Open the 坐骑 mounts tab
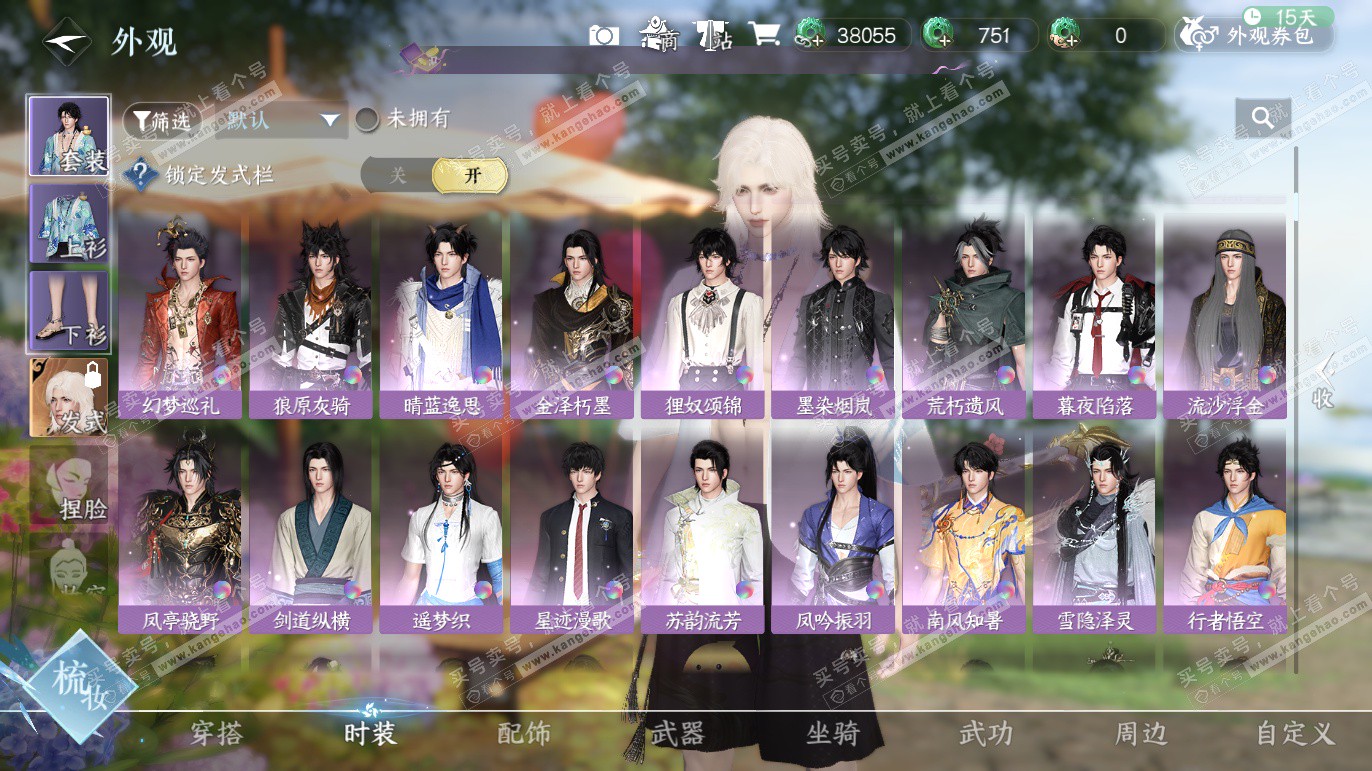 point(832,734)
